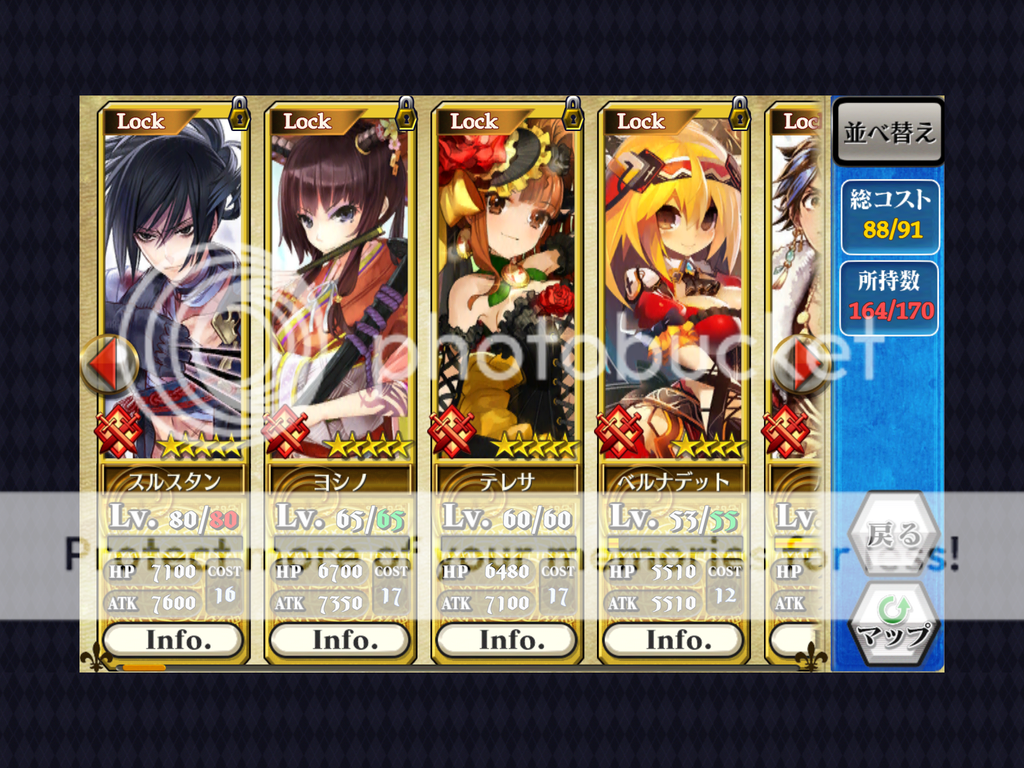Tap the 戻る back button

(x=893, y=534)
